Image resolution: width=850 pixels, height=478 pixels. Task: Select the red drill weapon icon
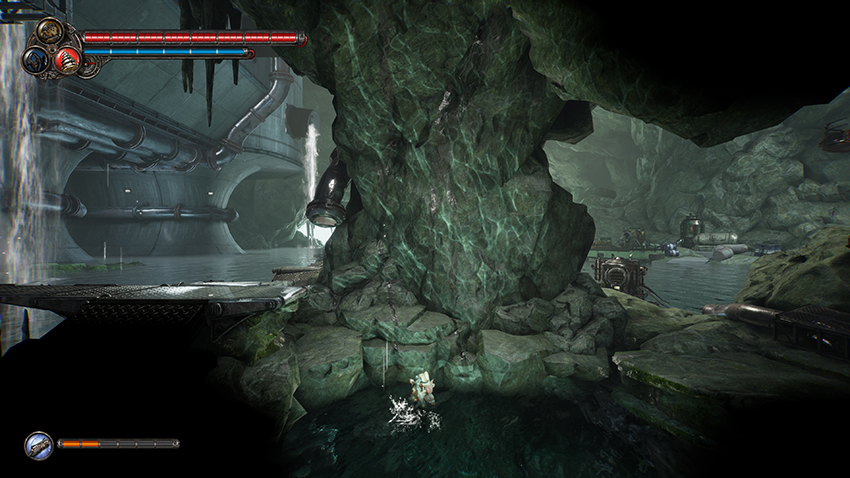pyautogui.click(x=68, y=59)
